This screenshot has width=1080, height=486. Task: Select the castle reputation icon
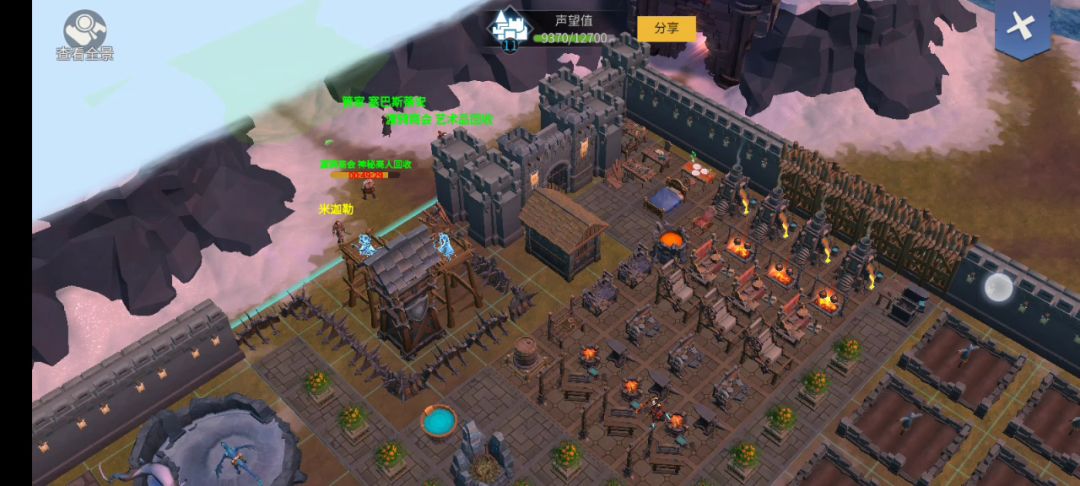[510, 29]
